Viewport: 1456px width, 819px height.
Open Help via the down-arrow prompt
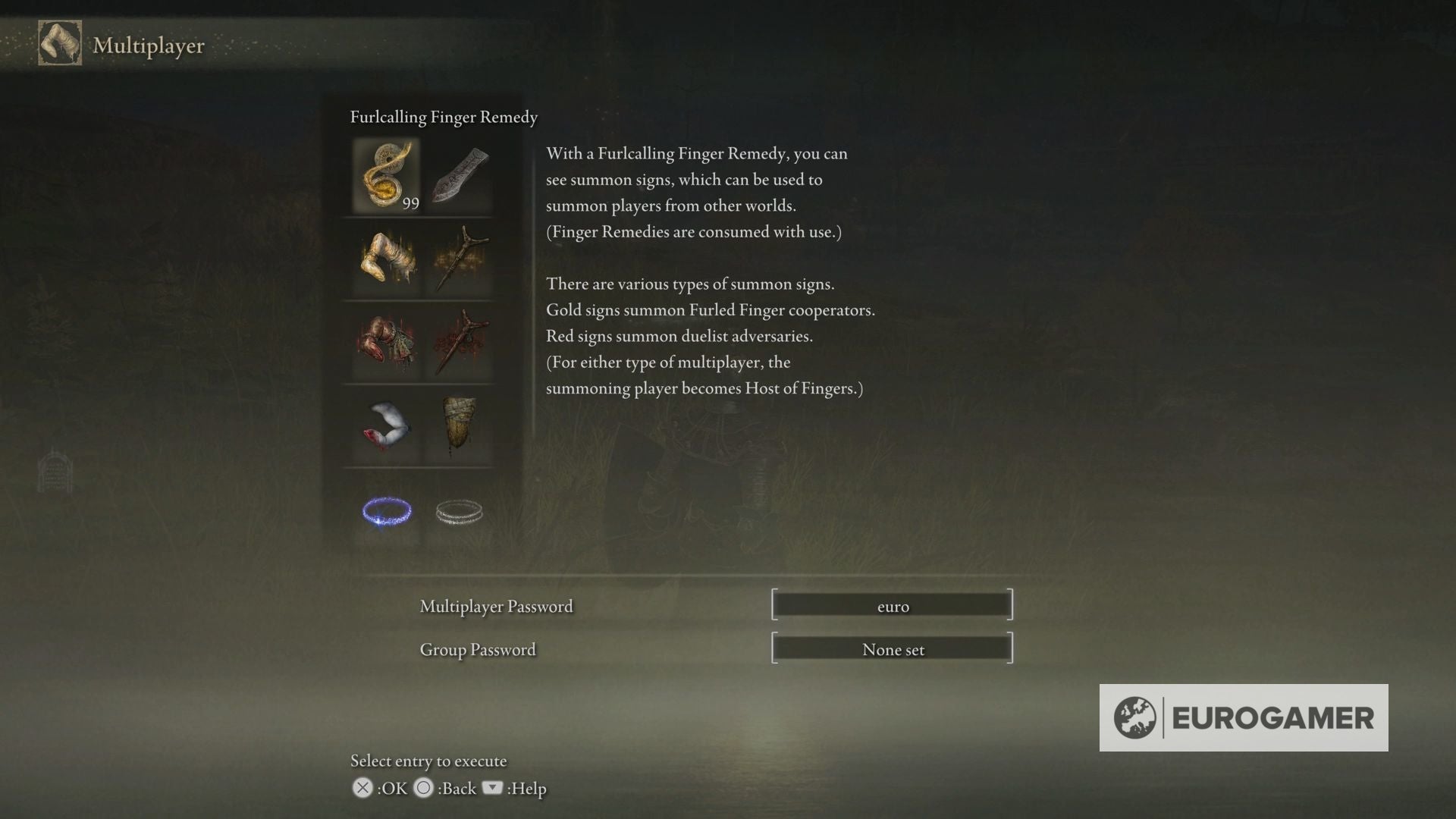tap(493, 789)
